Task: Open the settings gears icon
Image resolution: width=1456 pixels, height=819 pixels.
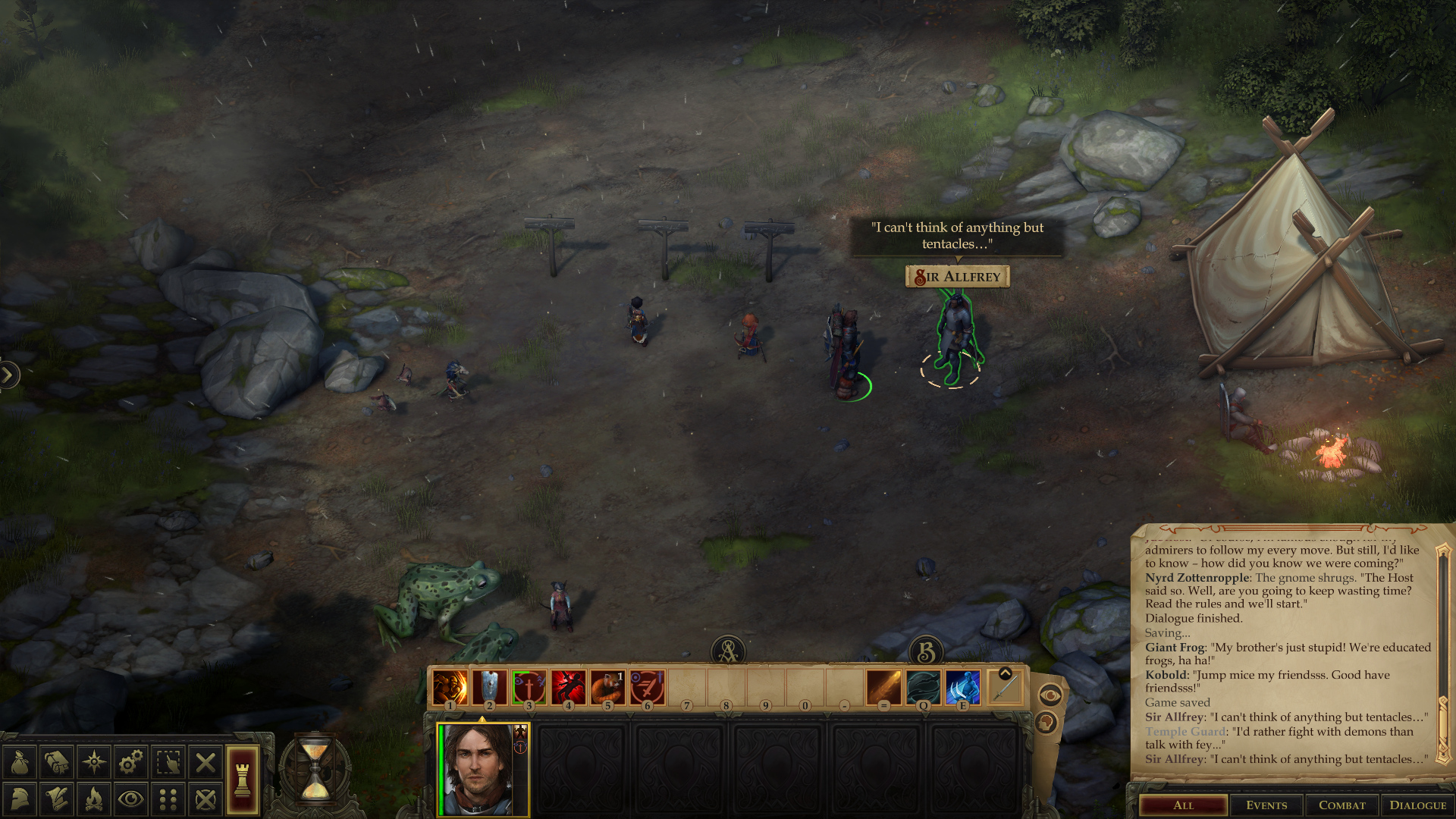Action: (x=131, y=762)
